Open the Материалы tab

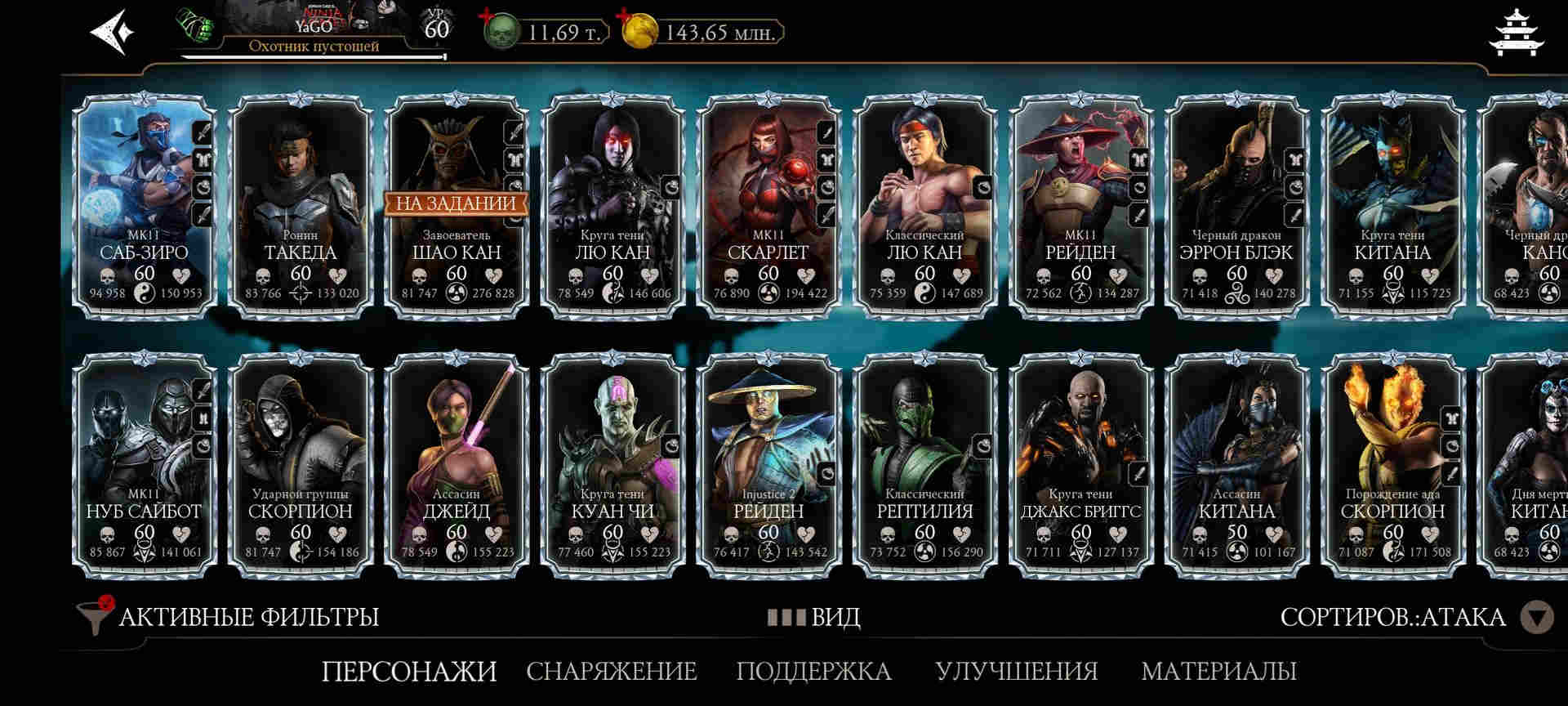[1218, 671]
